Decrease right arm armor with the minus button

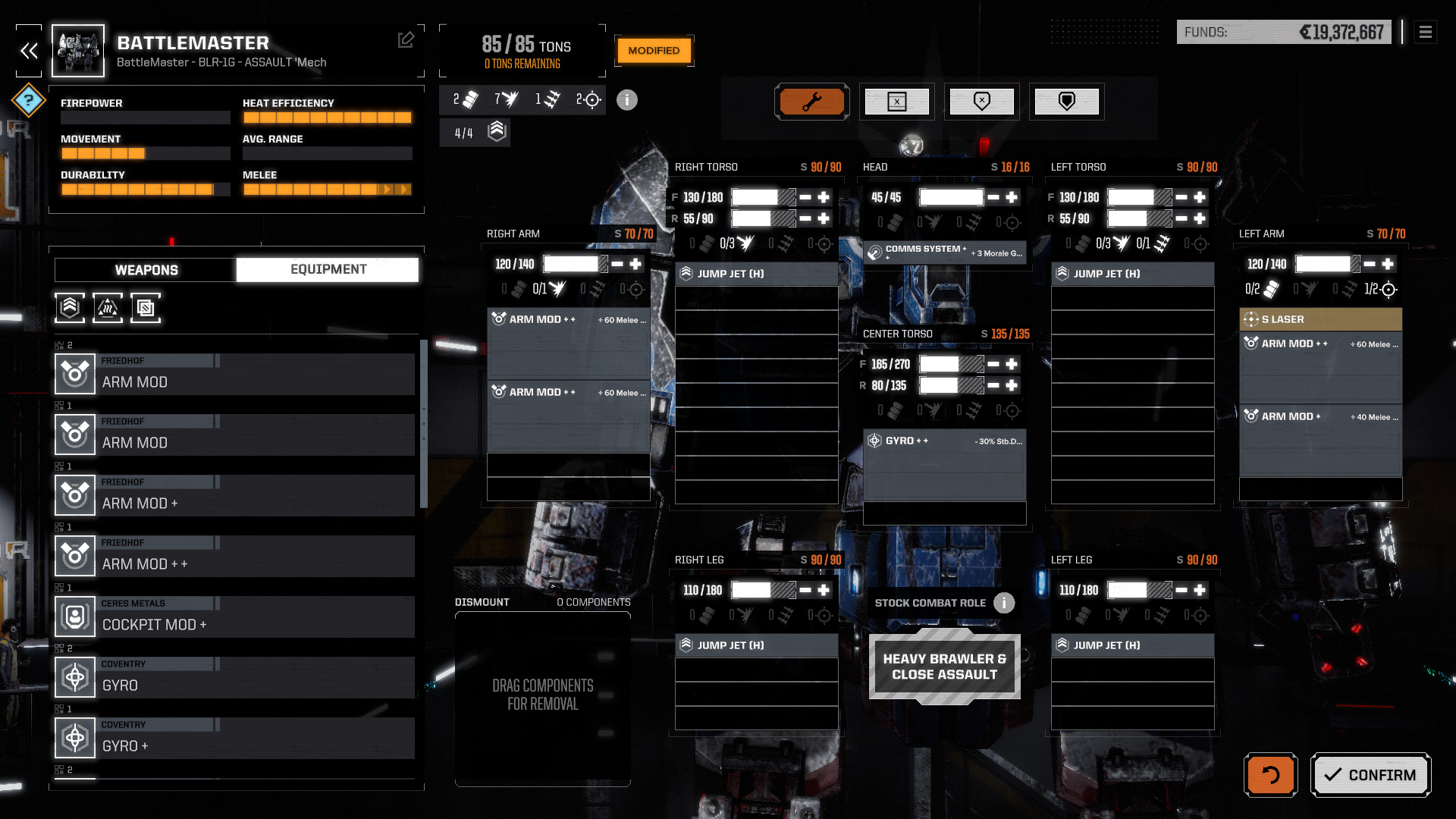[x=617, y=264]
